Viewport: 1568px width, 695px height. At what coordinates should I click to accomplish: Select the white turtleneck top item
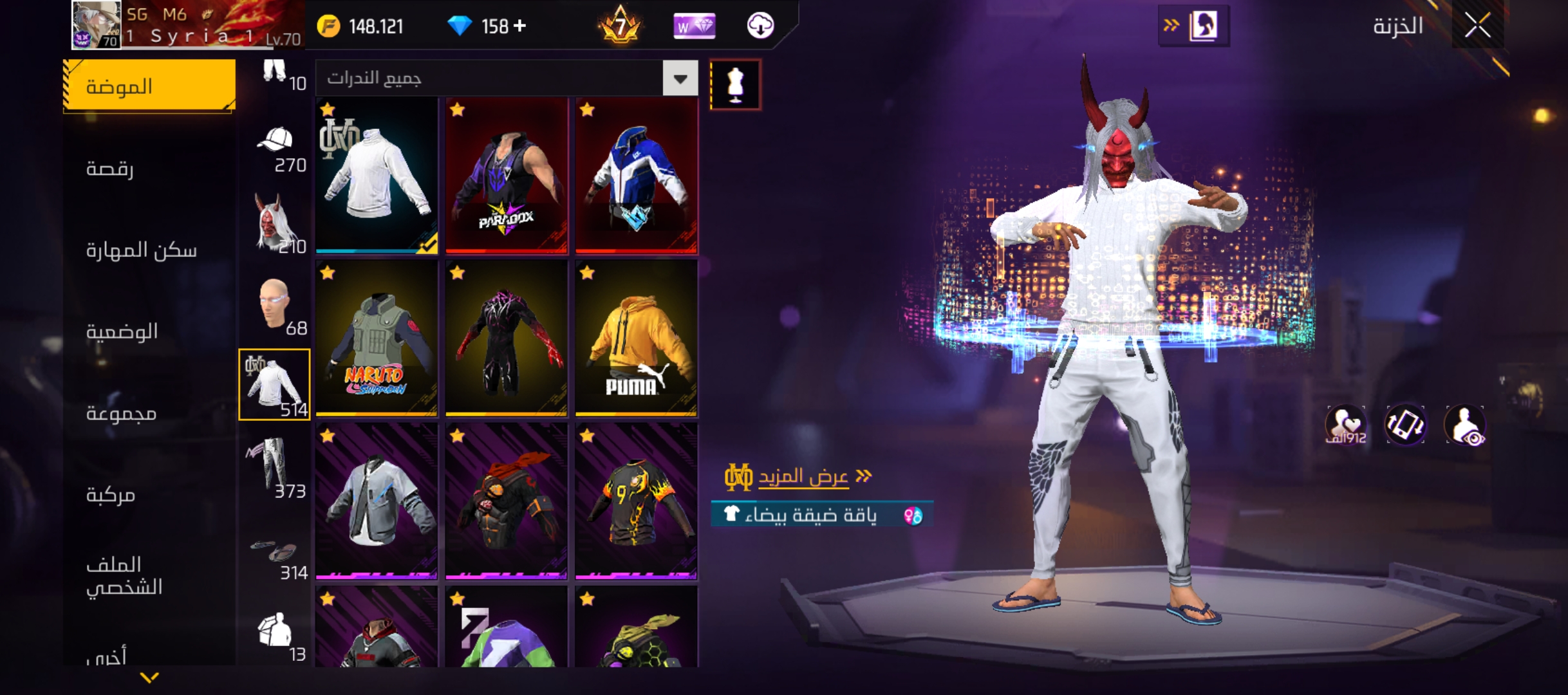coord(377,175)
